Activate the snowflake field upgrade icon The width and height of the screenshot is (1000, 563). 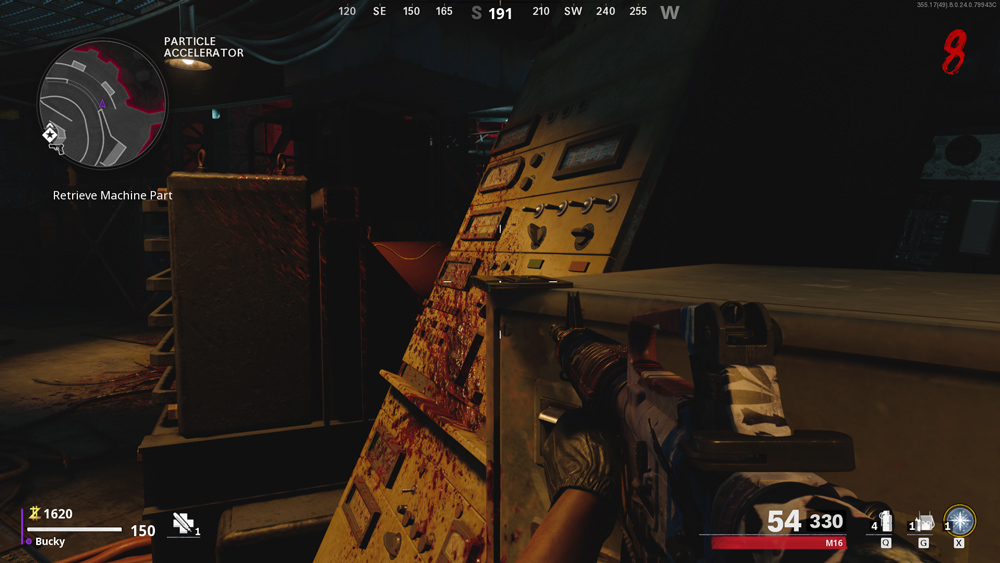click(x=960, y=520)
